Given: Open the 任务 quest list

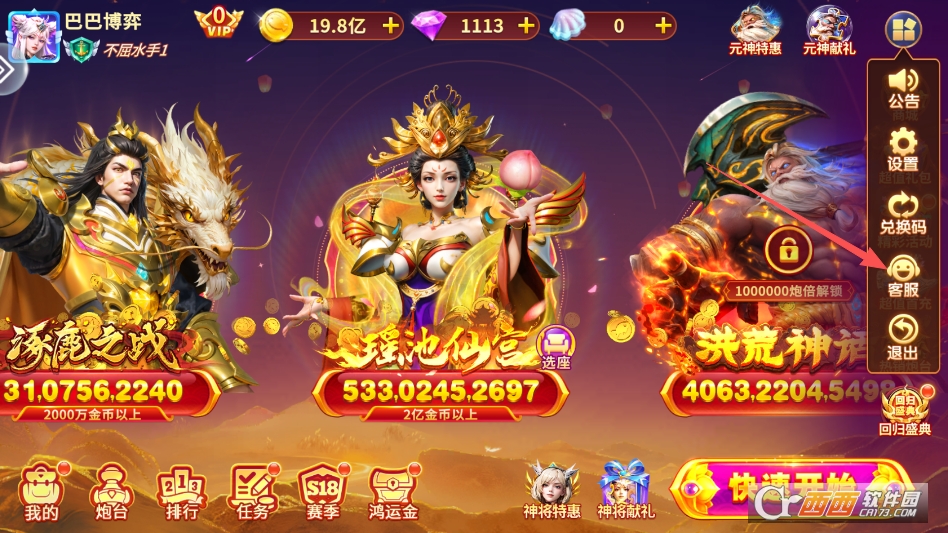Looking at the screenshot, I should [x=253, y=492].
